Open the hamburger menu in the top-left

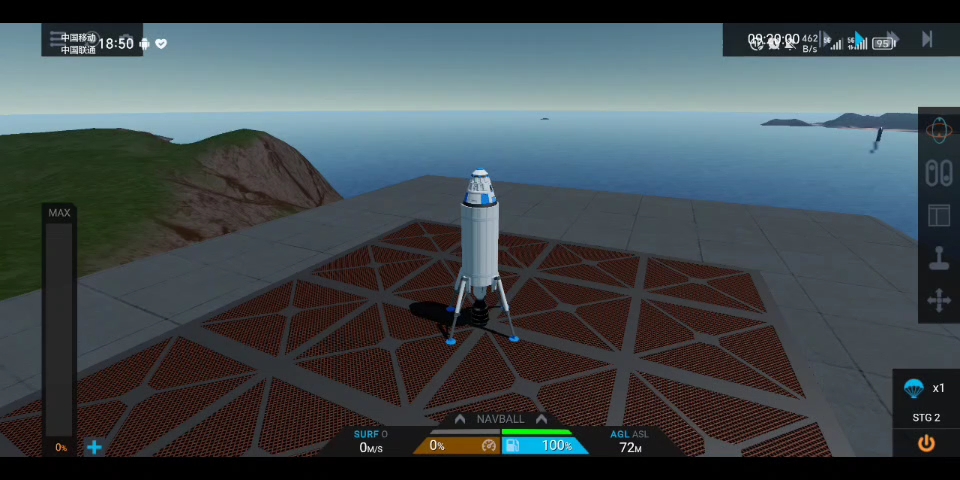pyautogui.click(x=56, y=38)
